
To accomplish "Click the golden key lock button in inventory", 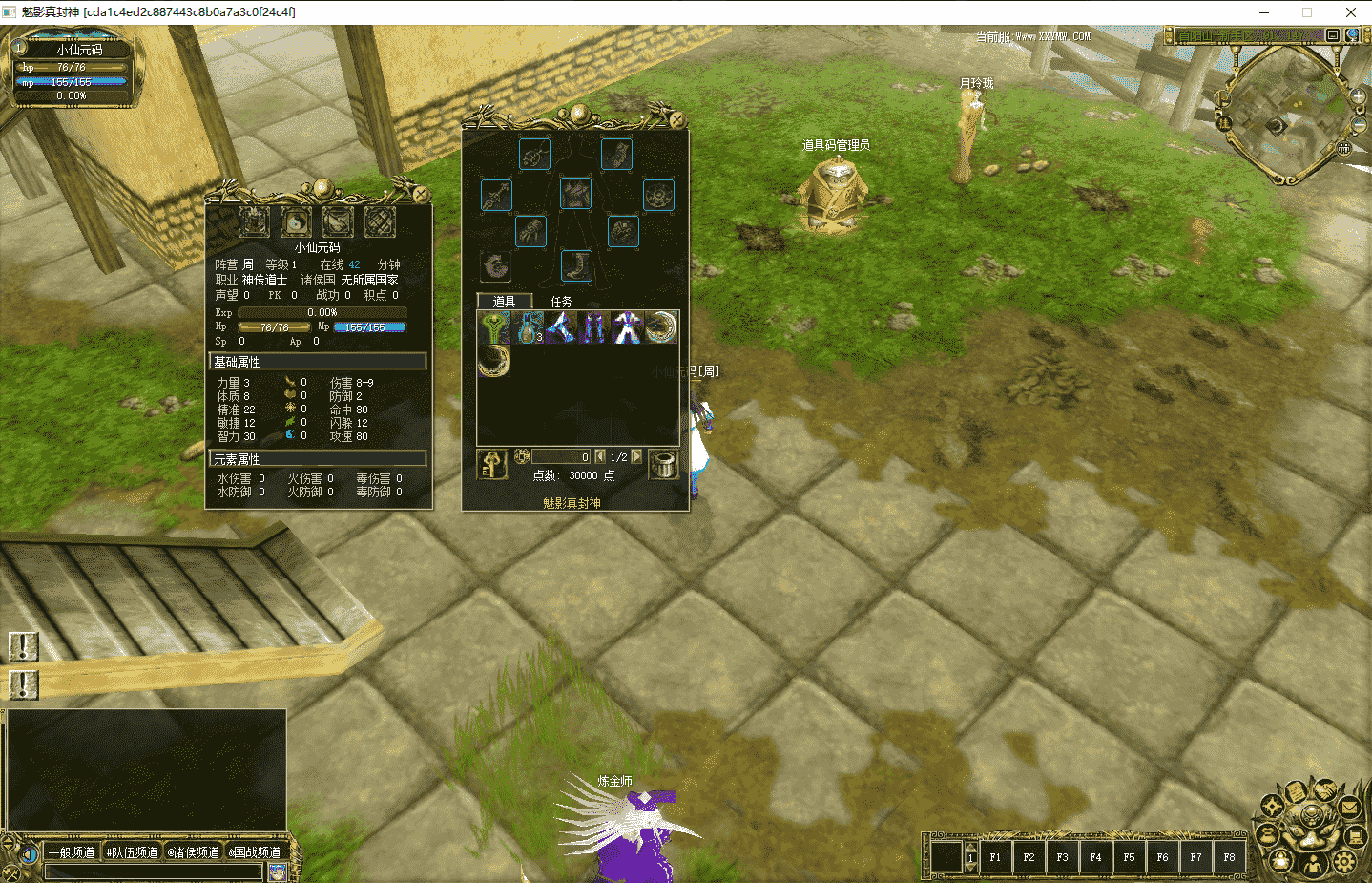I will (x=492, y=465).
